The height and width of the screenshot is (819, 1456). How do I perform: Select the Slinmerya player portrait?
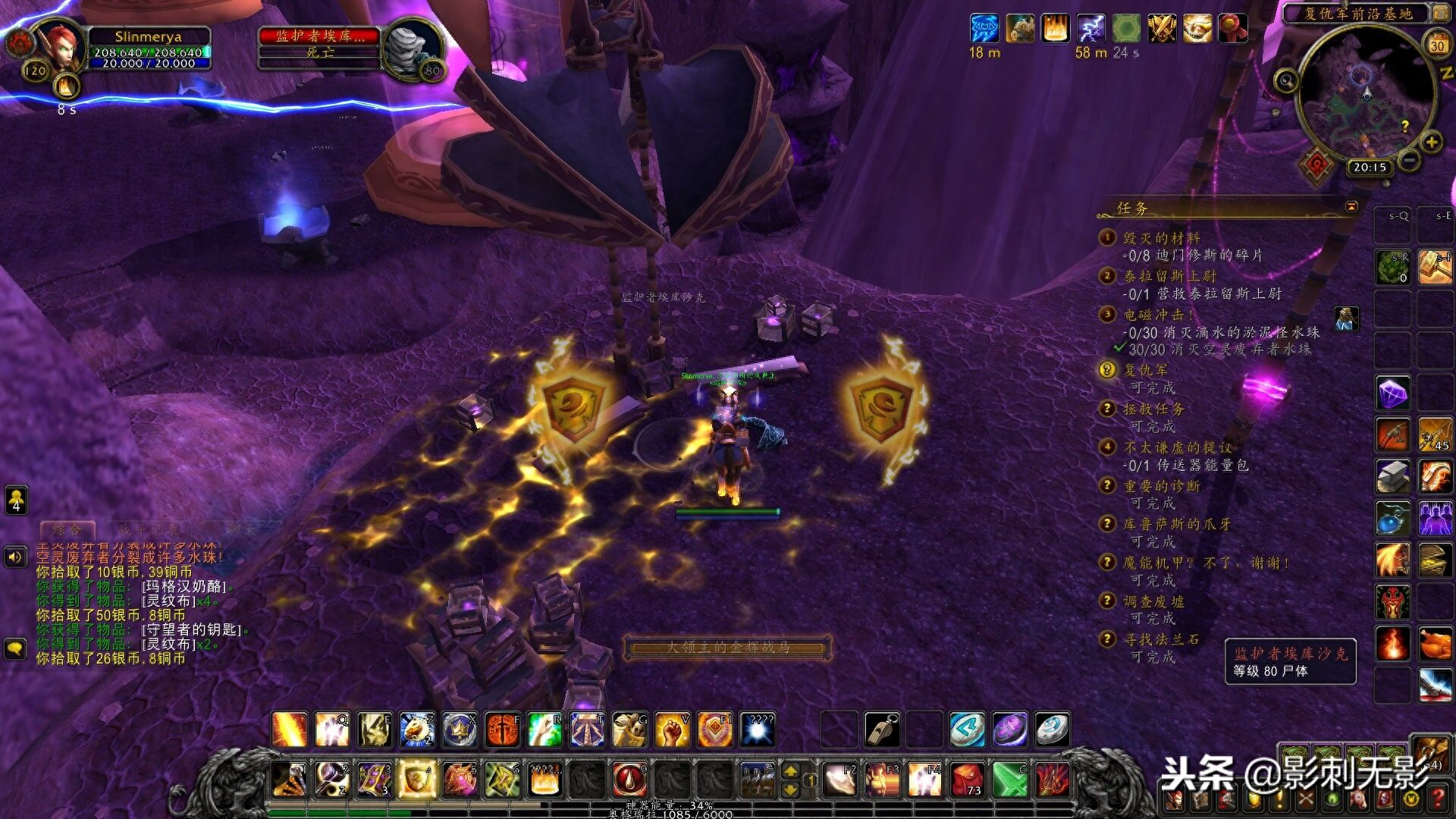58,47
